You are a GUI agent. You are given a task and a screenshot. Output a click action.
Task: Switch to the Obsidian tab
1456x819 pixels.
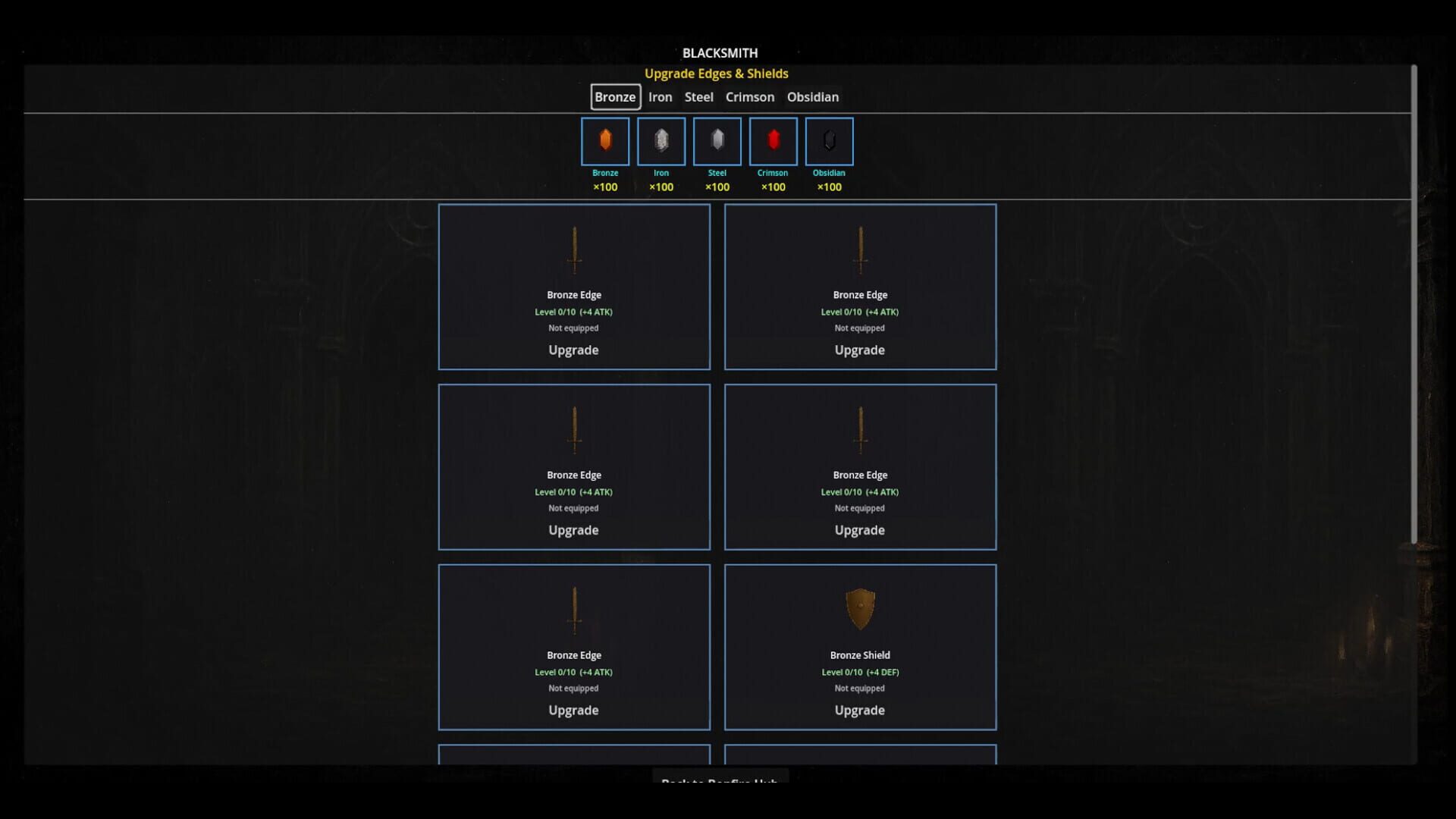(813, 97)
